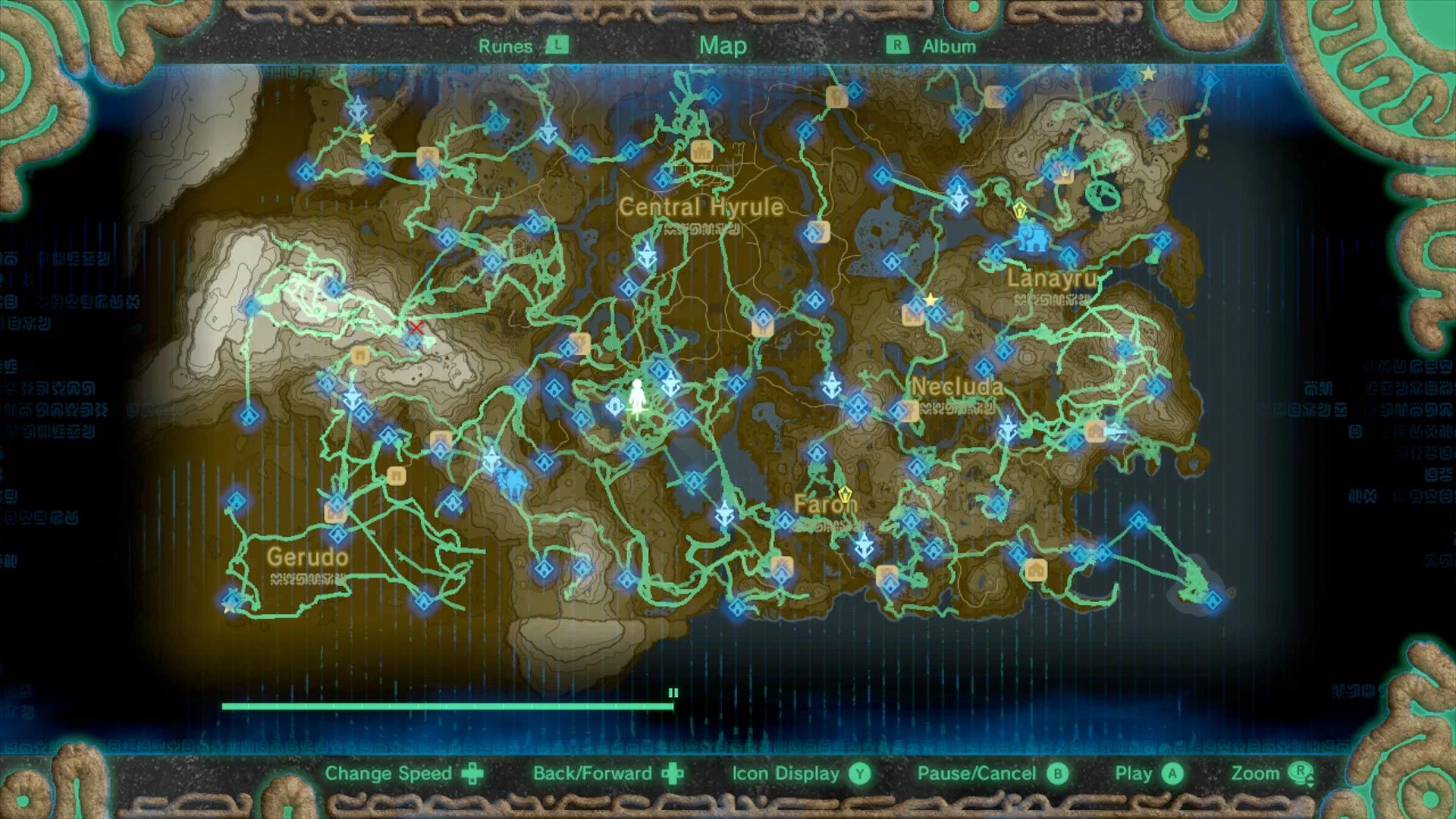1456x819 pixels.
Task: Select Link's current position marker
Action: click(639, 397)
